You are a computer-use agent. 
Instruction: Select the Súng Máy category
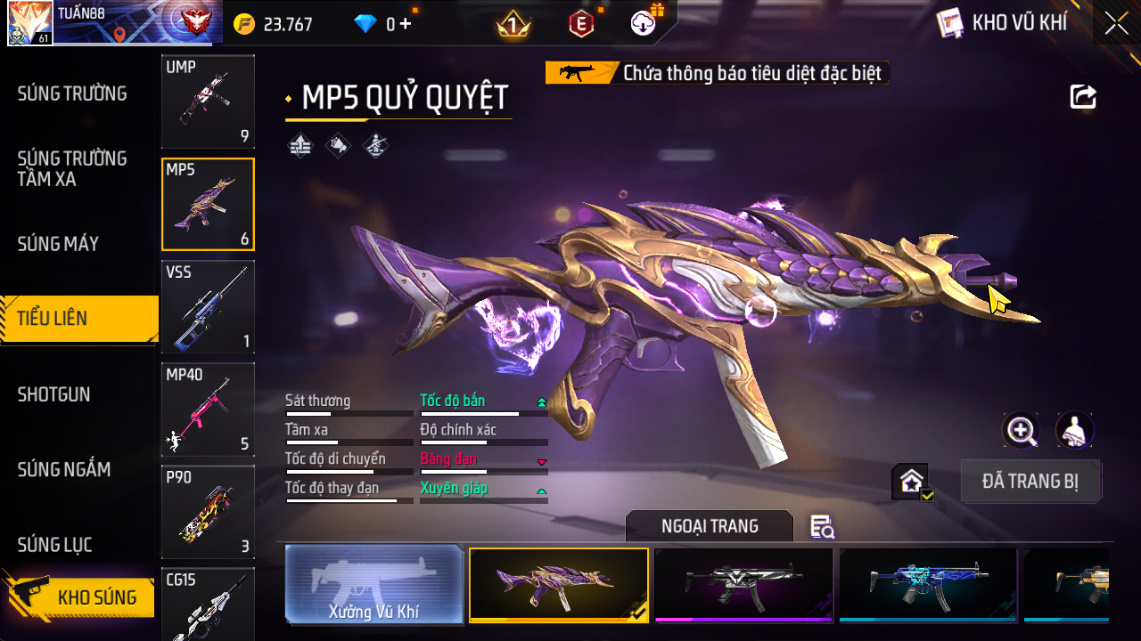click(x=58, y=244)
